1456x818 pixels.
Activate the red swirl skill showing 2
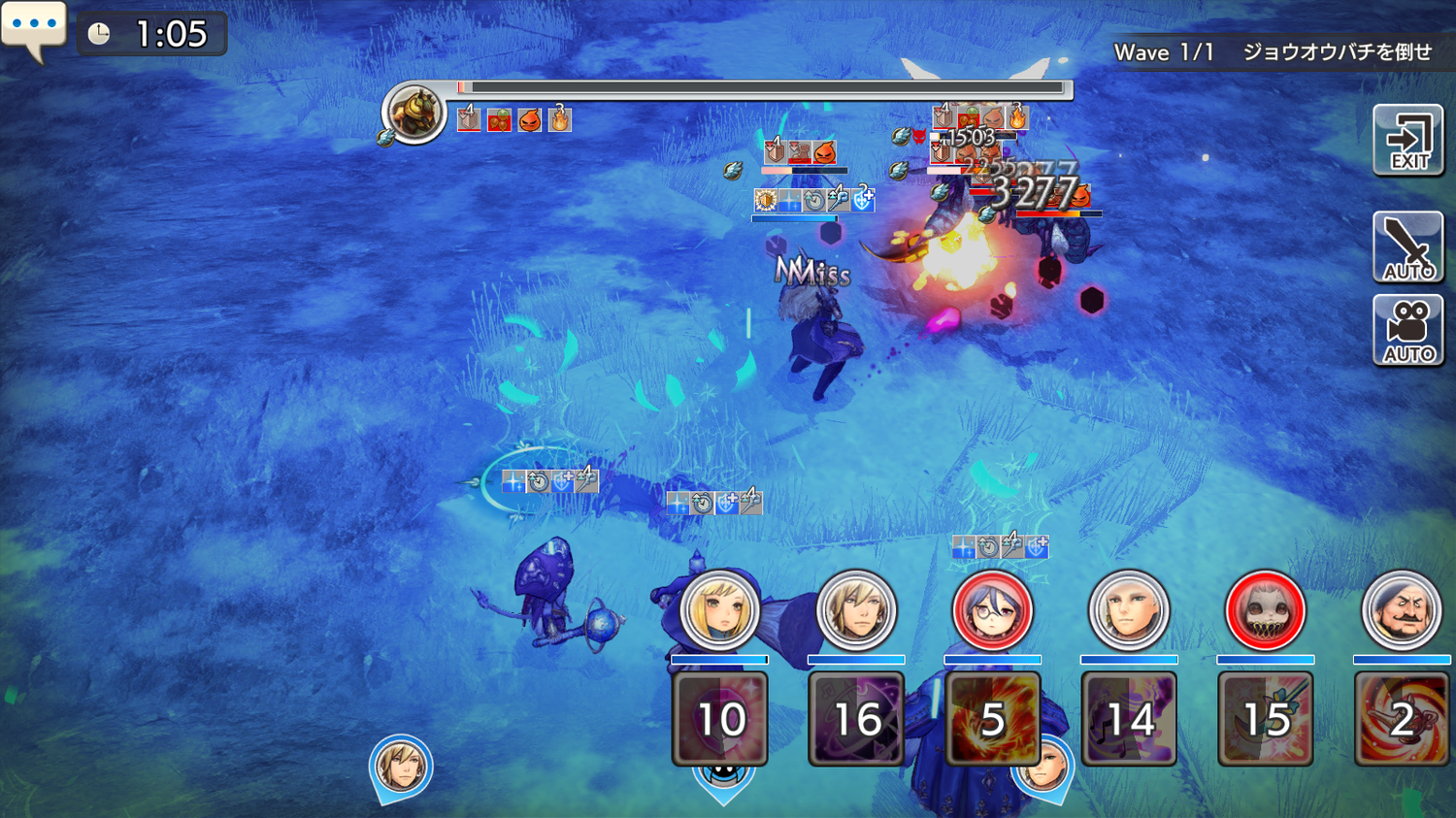pyautogui.click(x=1401, y=719)
